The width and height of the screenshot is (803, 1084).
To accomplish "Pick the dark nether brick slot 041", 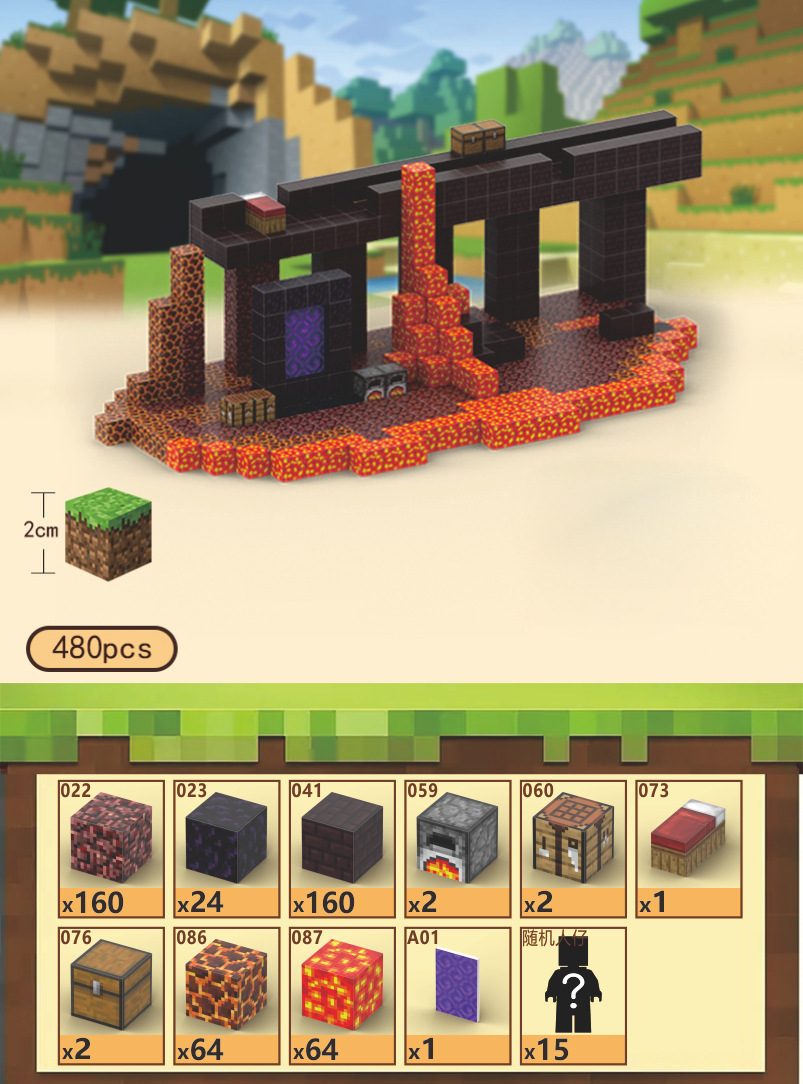I will tap(342, 848).
